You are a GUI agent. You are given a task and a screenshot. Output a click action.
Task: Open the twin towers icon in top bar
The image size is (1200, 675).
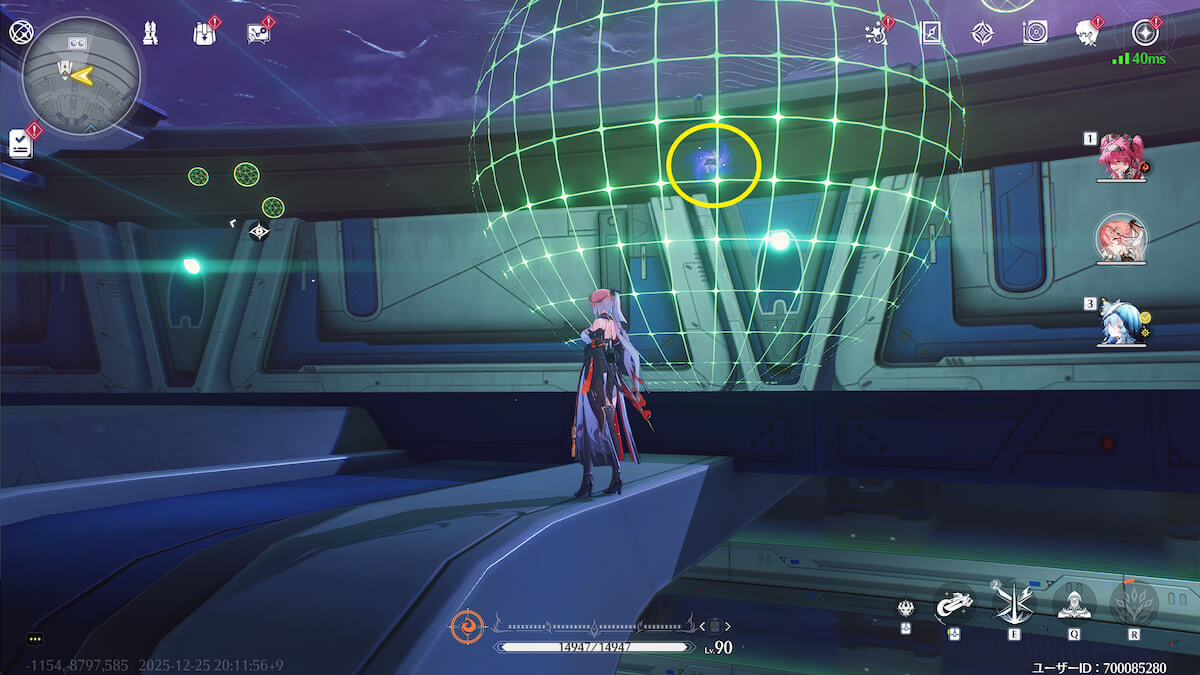click(150, 32)
